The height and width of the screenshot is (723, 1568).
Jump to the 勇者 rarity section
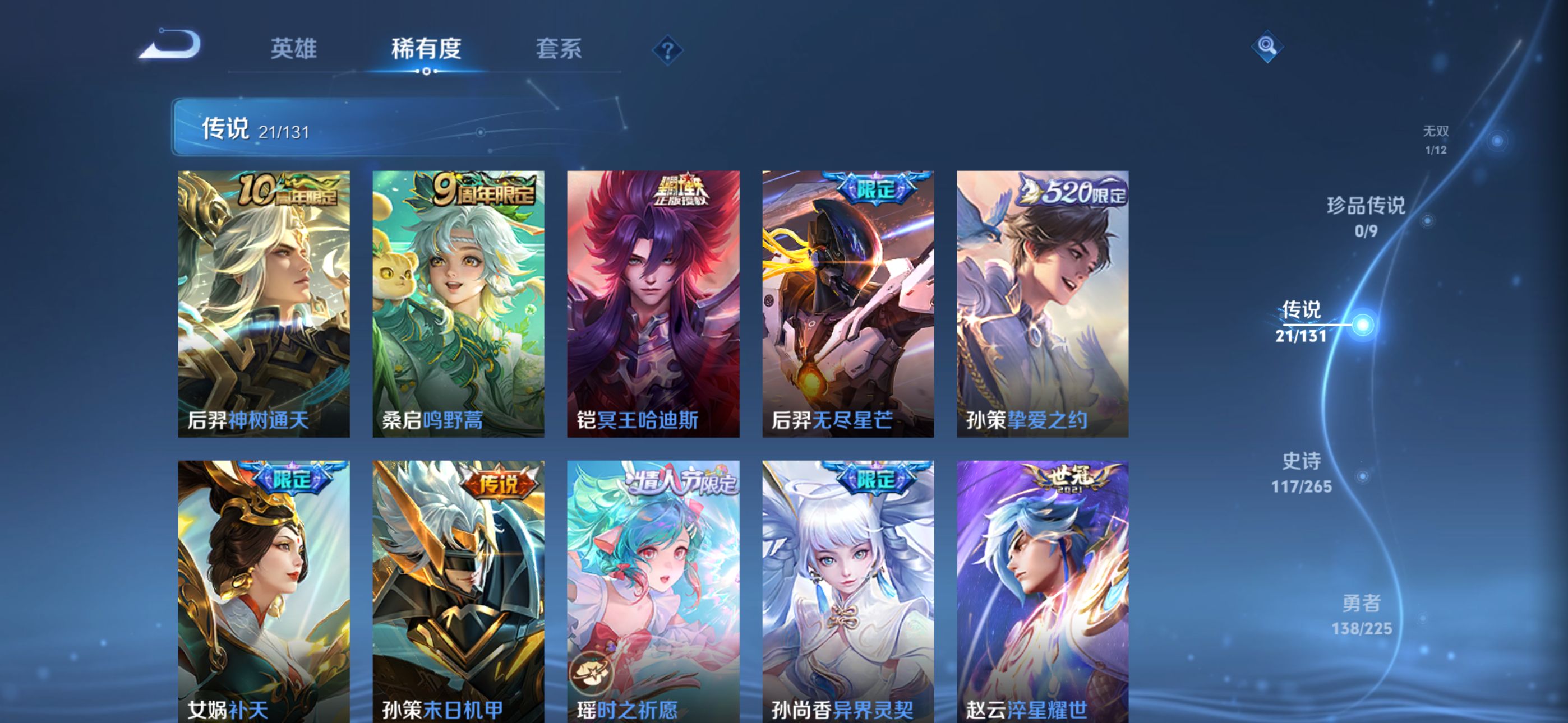[1362, 614]
